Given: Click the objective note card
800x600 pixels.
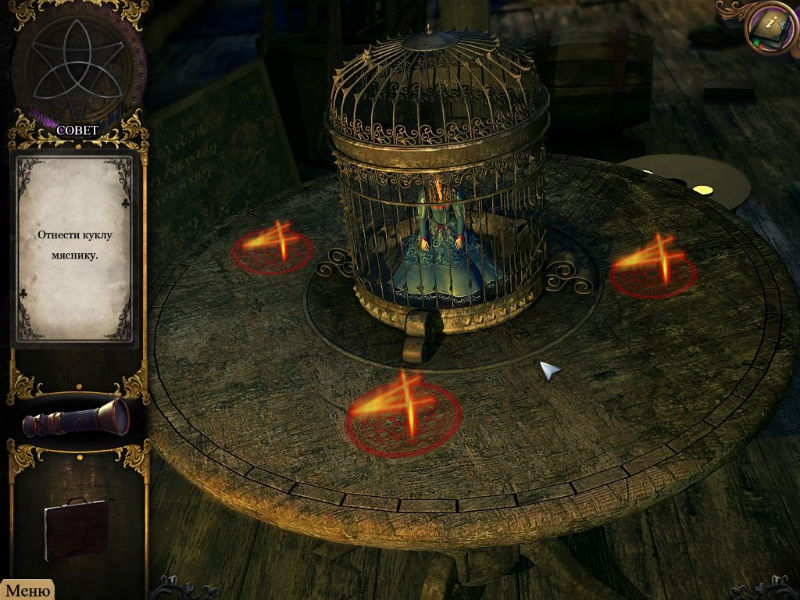Looking at the screenshot, I should pyautogui.click(x=74, y=245).
